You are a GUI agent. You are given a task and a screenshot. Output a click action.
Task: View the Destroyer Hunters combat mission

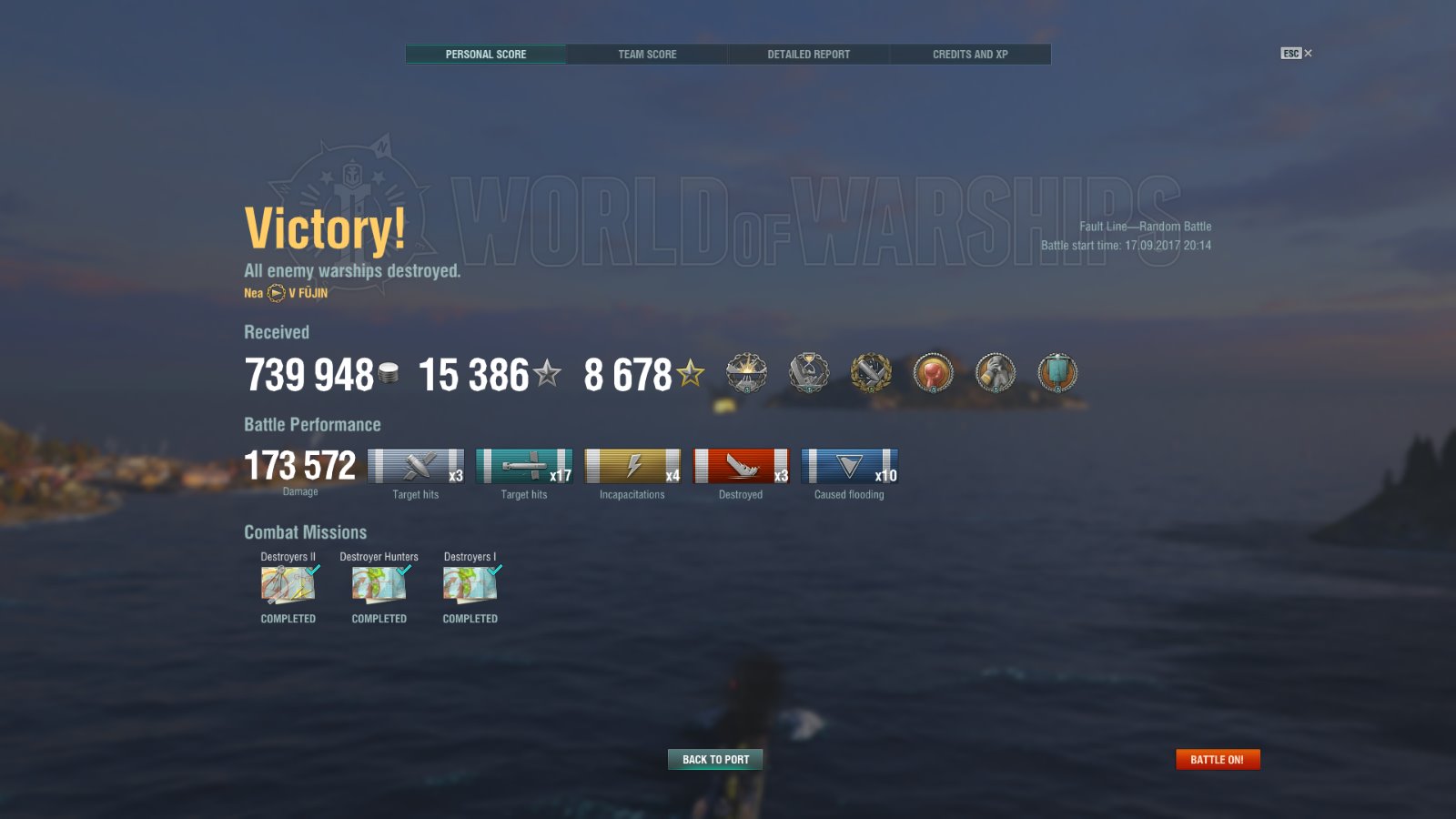pos(379,585)
